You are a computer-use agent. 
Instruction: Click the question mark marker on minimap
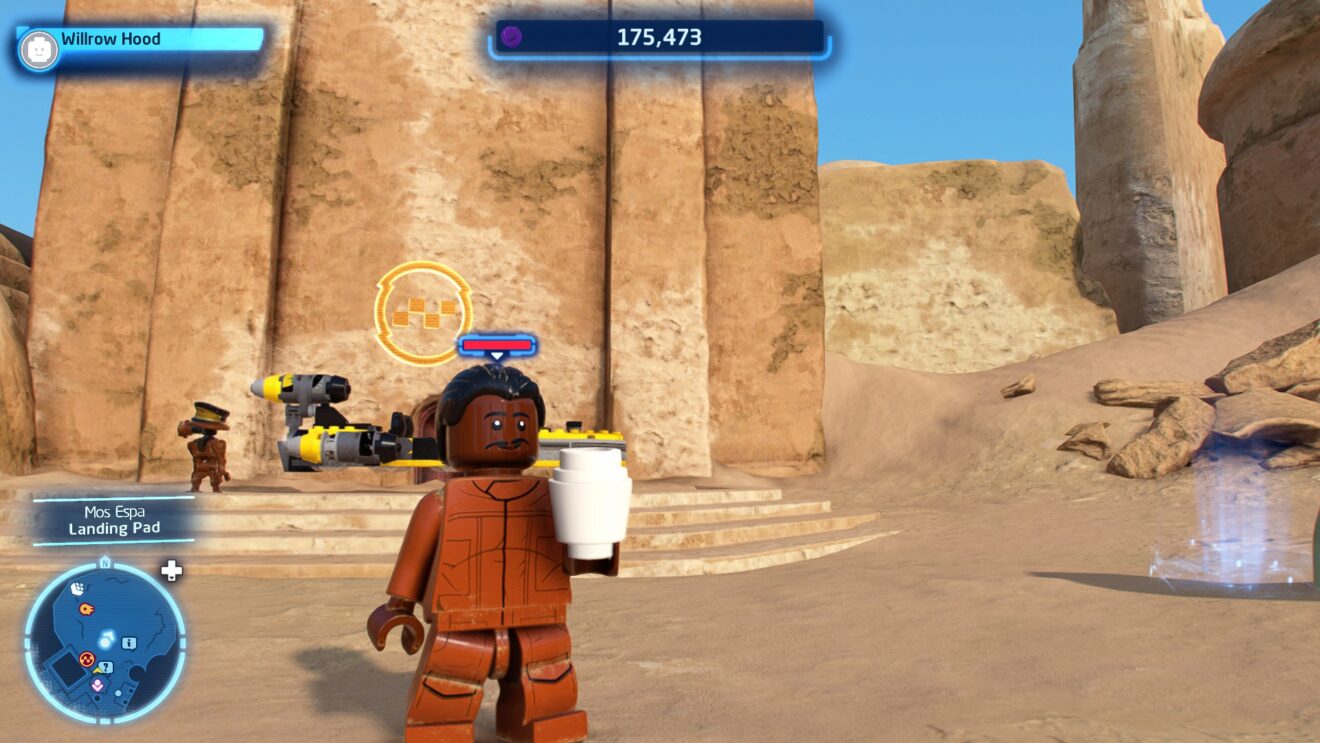(x=106, y=667)
